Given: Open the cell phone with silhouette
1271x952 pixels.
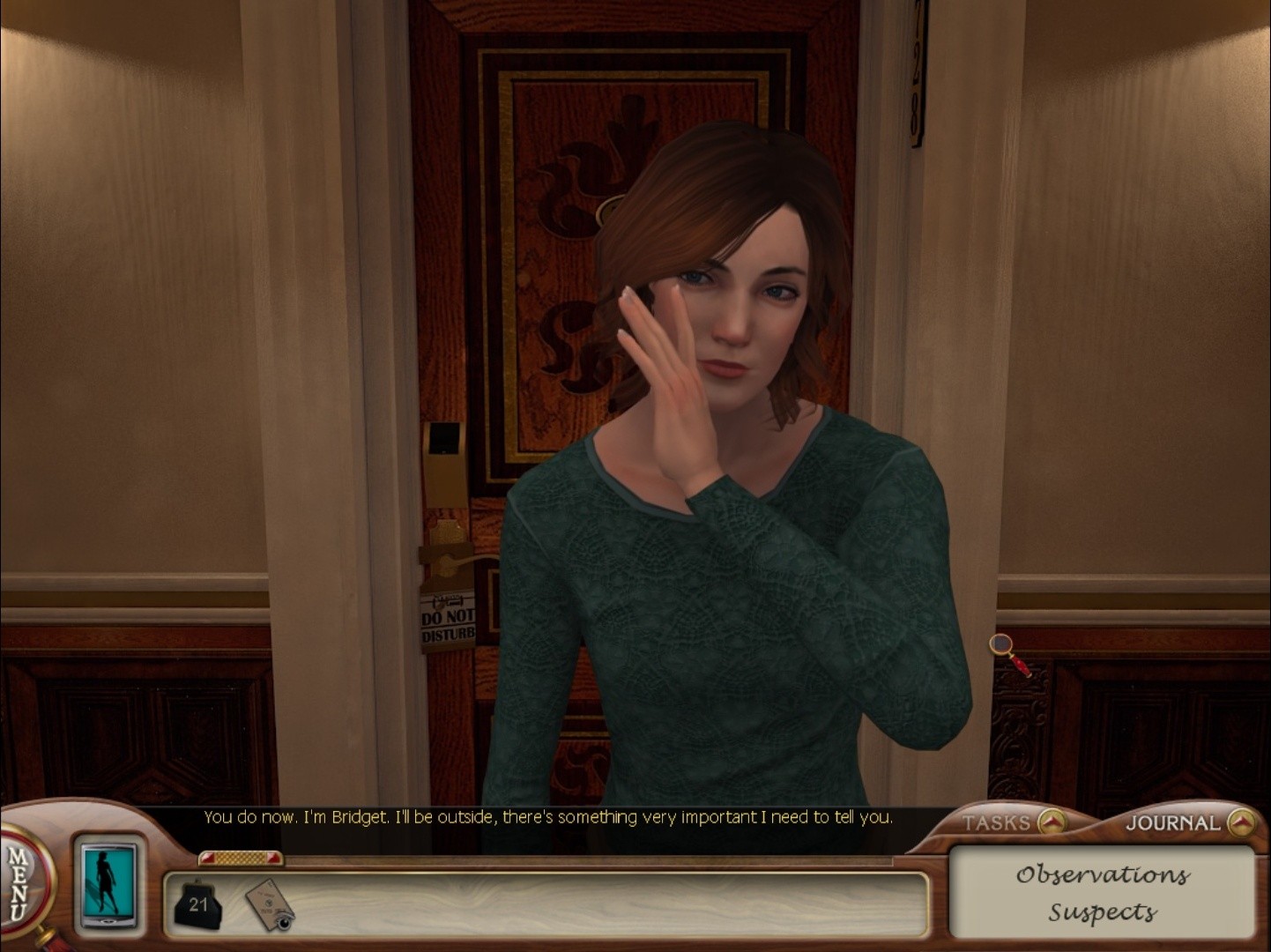Looking at the screenshot, I should [x=108, y=882].
